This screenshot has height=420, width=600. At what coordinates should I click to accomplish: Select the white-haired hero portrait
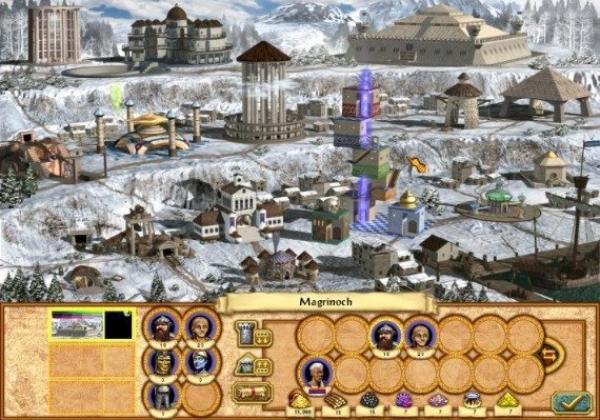[315, 375]
